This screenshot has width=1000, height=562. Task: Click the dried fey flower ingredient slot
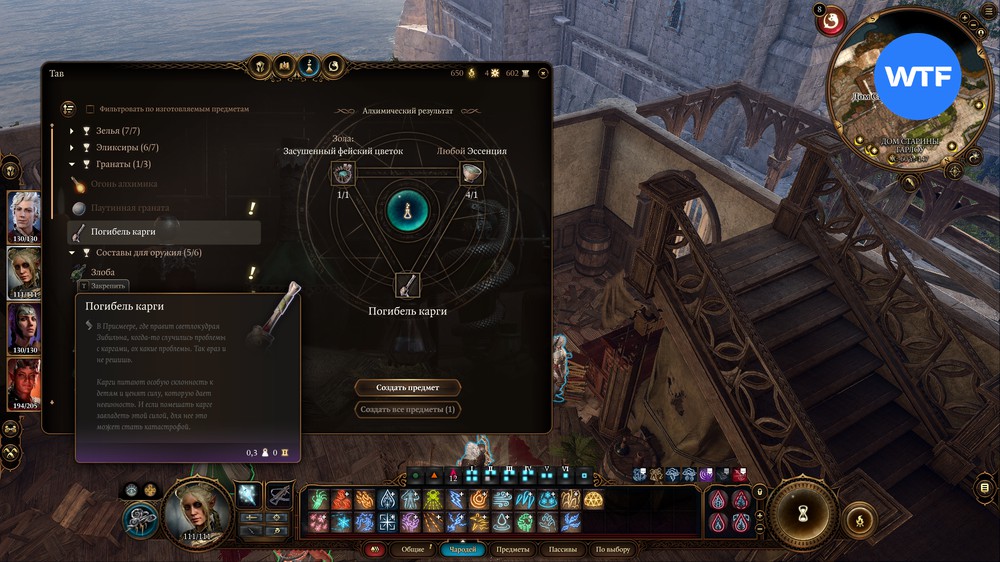(343, 172)
